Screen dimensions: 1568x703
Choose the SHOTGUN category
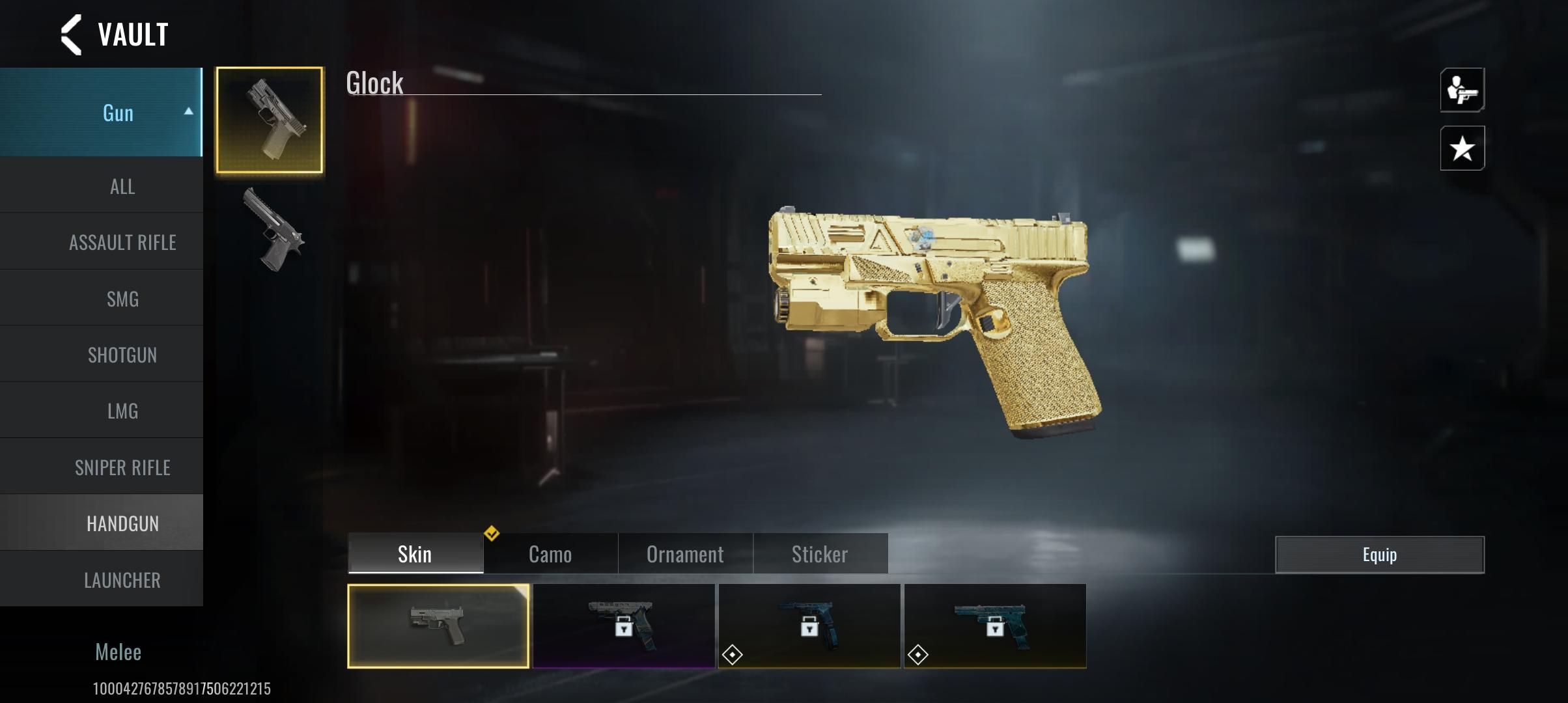[x=122, y=355]
